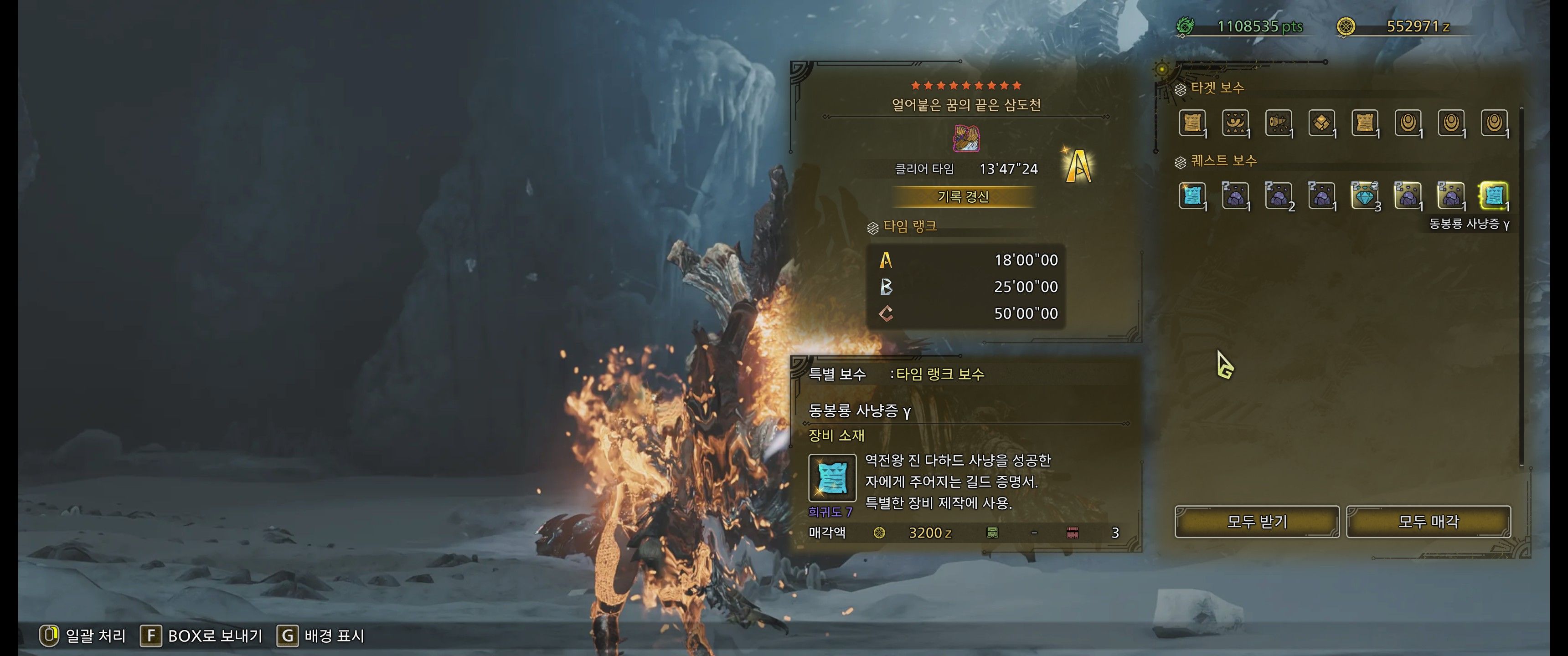Click the 모두 받기 (receive all) button
Viewport: 1568px width, 656px height.
[1256, 522]
